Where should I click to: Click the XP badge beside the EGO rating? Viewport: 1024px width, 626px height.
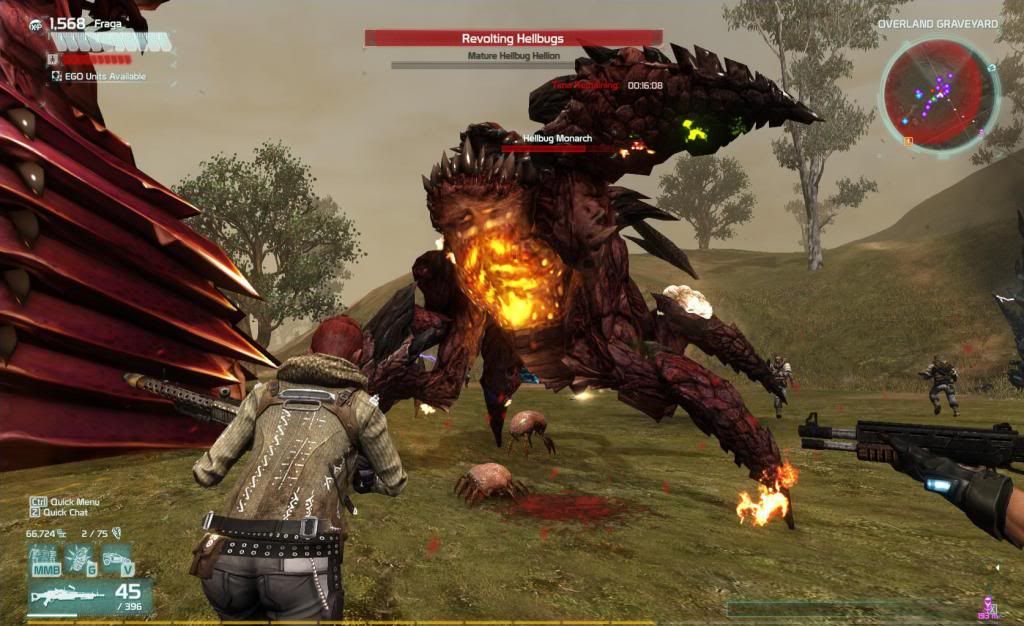point(35,23)
